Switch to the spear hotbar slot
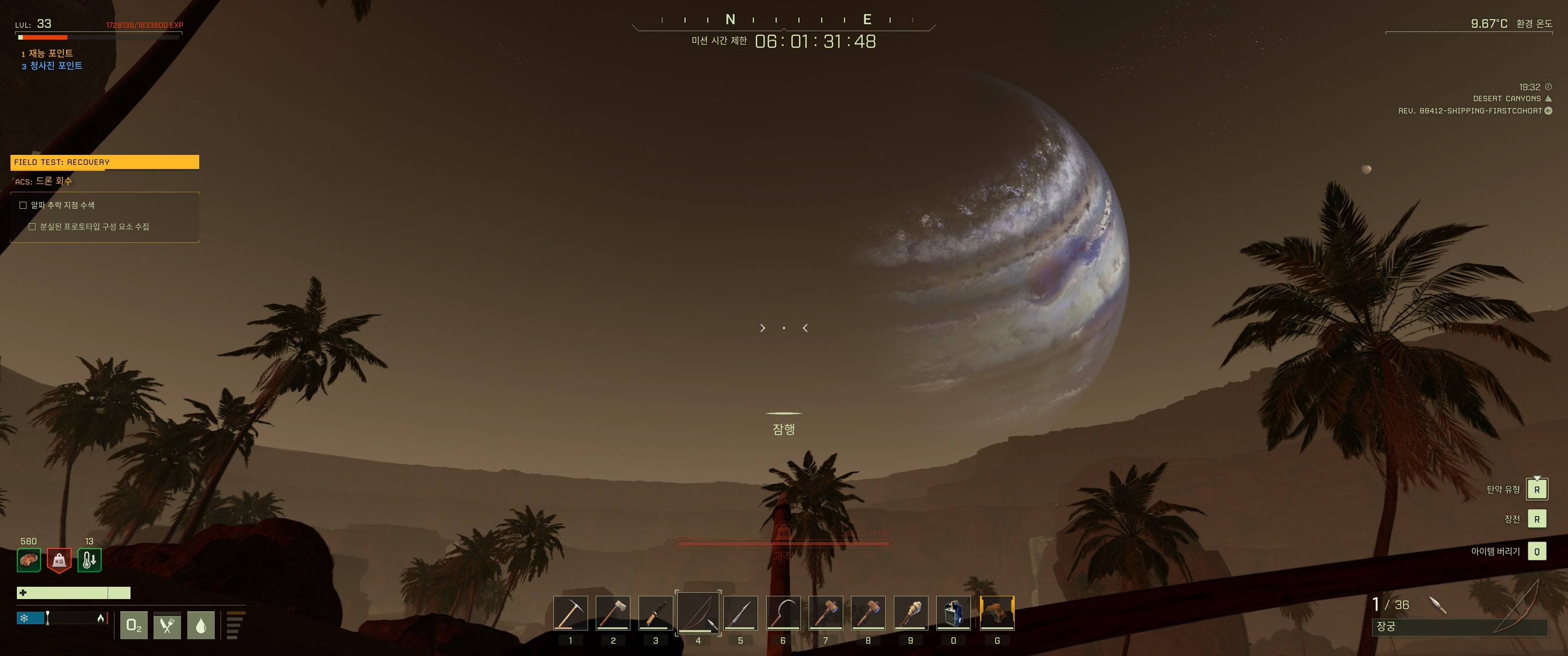The width and height of the screenshot is (1568, 656). pos(741,613)
